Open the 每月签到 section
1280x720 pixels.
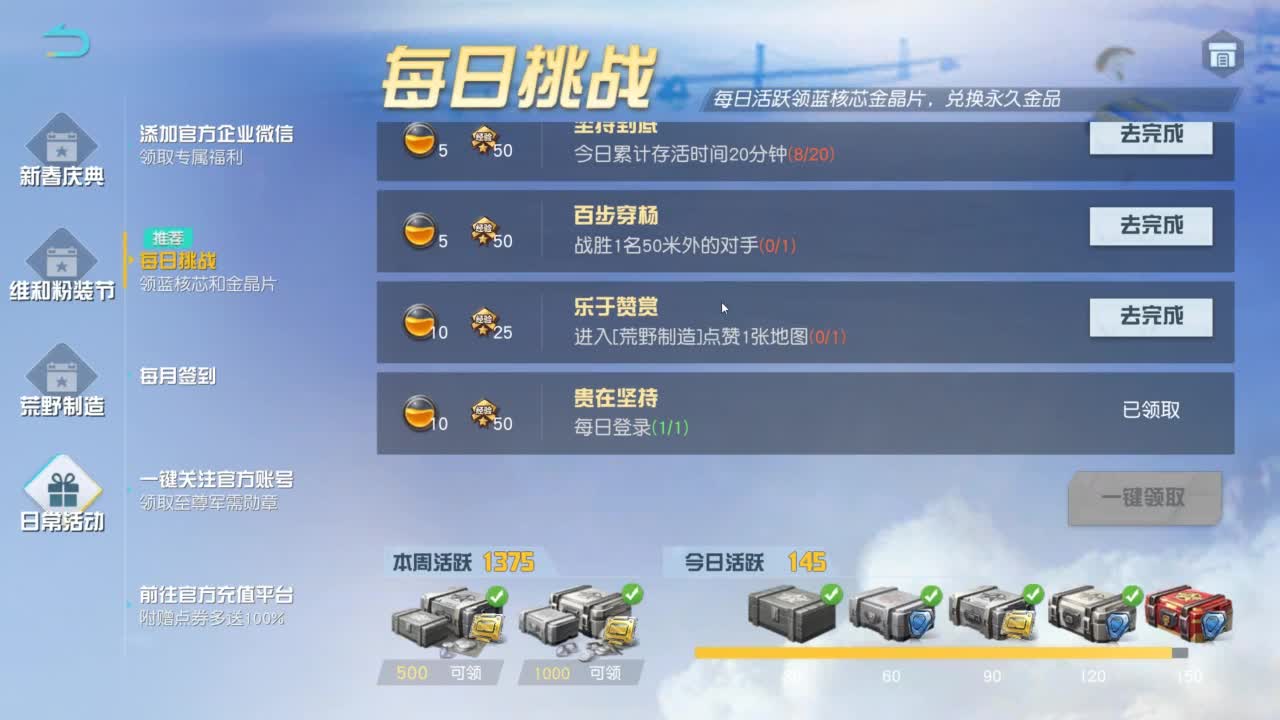(x=177, y=375)
